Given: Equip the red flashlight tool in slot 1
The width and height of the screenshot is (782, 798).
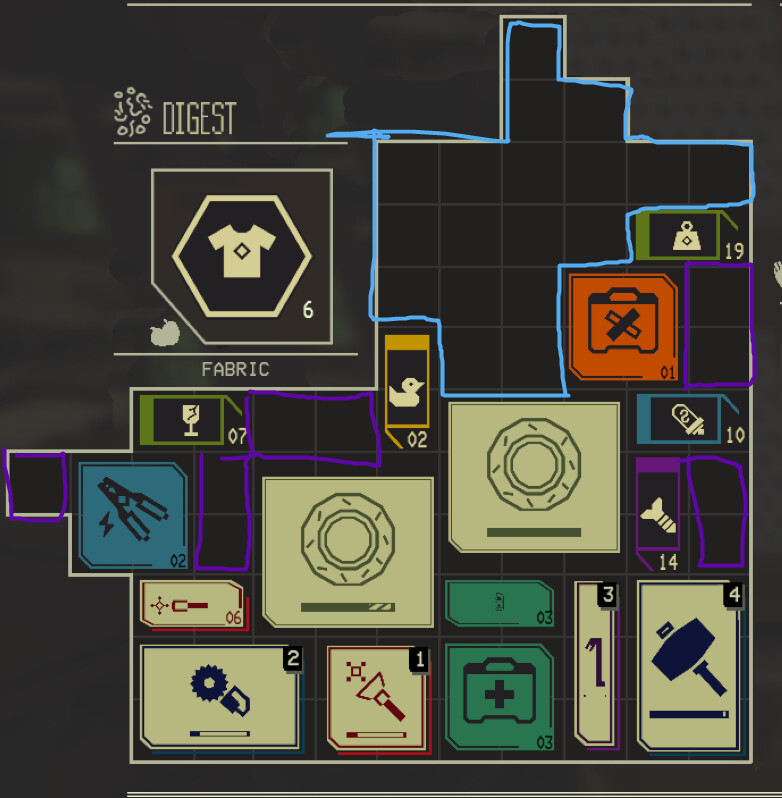Looking at the screenshot, I should (x=378, y=697).
